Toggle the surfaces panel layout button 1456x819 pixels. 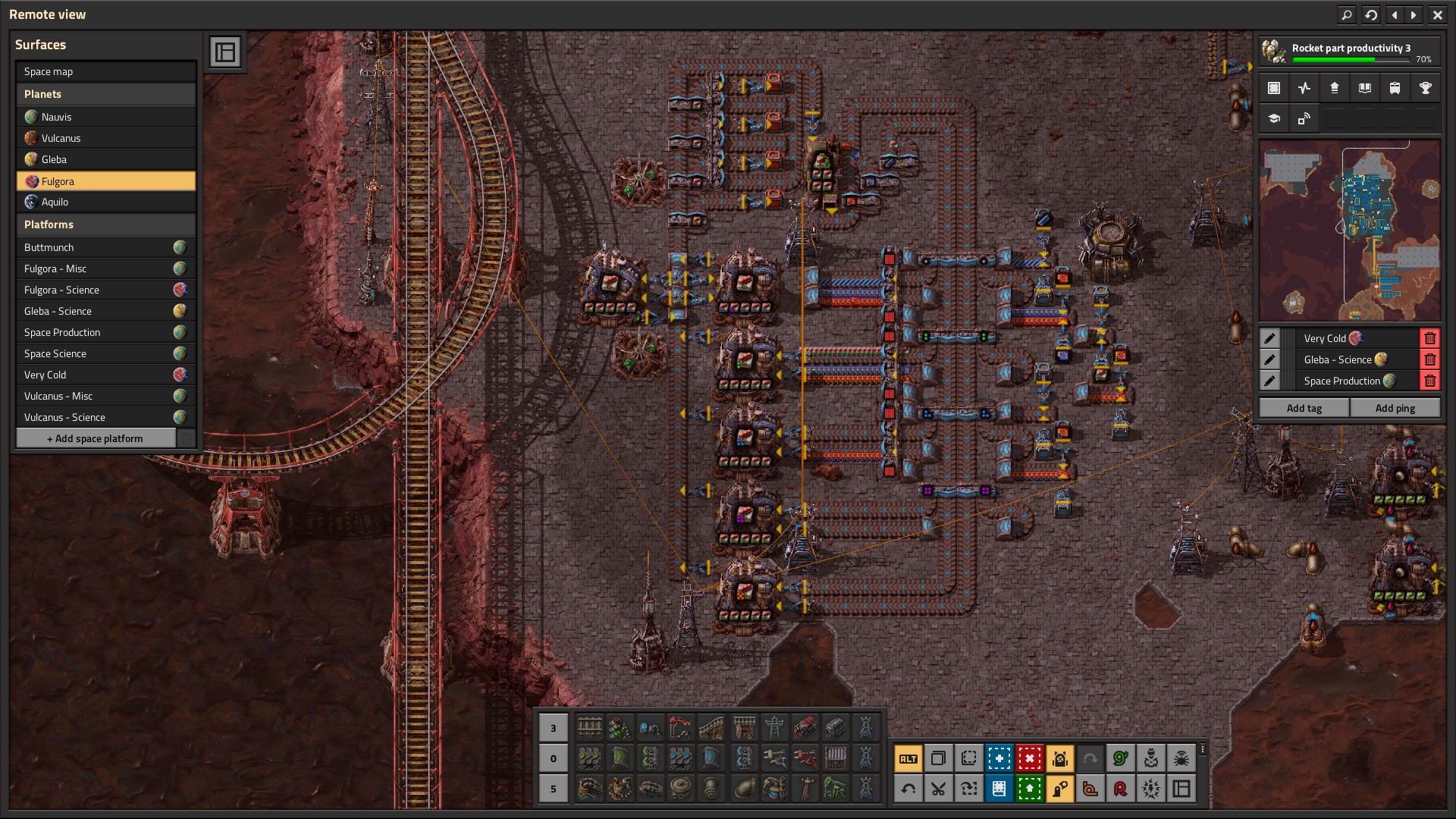pyautogui.click(x=225, y=52)
